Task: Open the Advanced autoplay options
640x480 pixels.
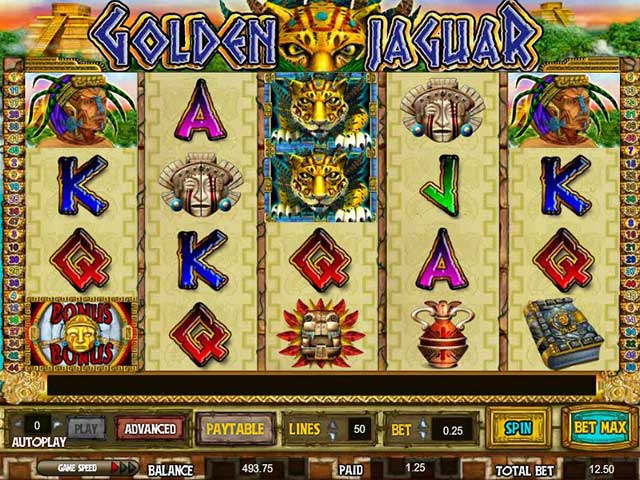Action: point(150,429)
